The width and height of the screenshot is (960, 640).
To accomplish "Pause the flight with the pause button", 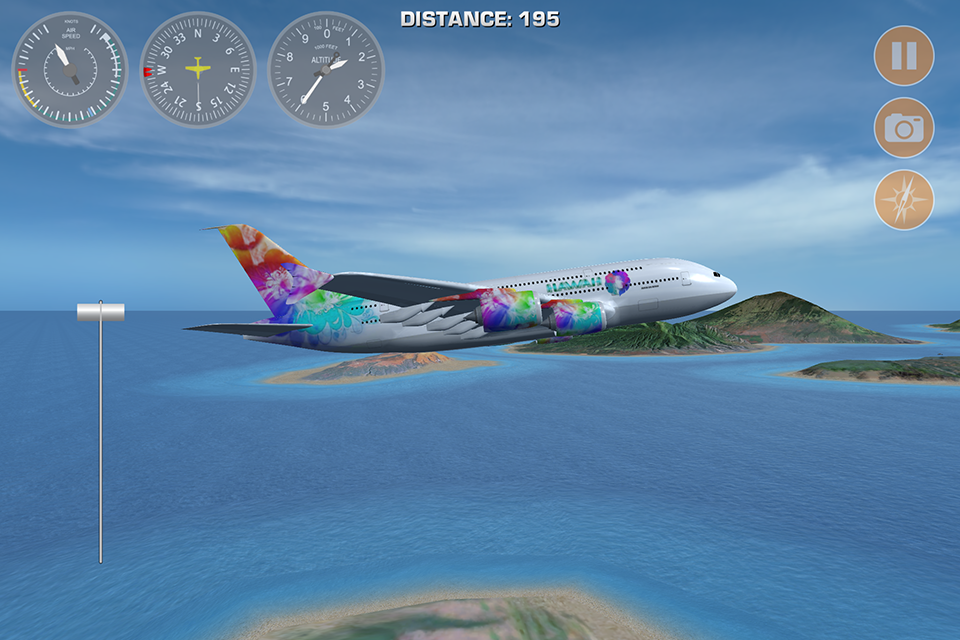I will coord(904,56).
